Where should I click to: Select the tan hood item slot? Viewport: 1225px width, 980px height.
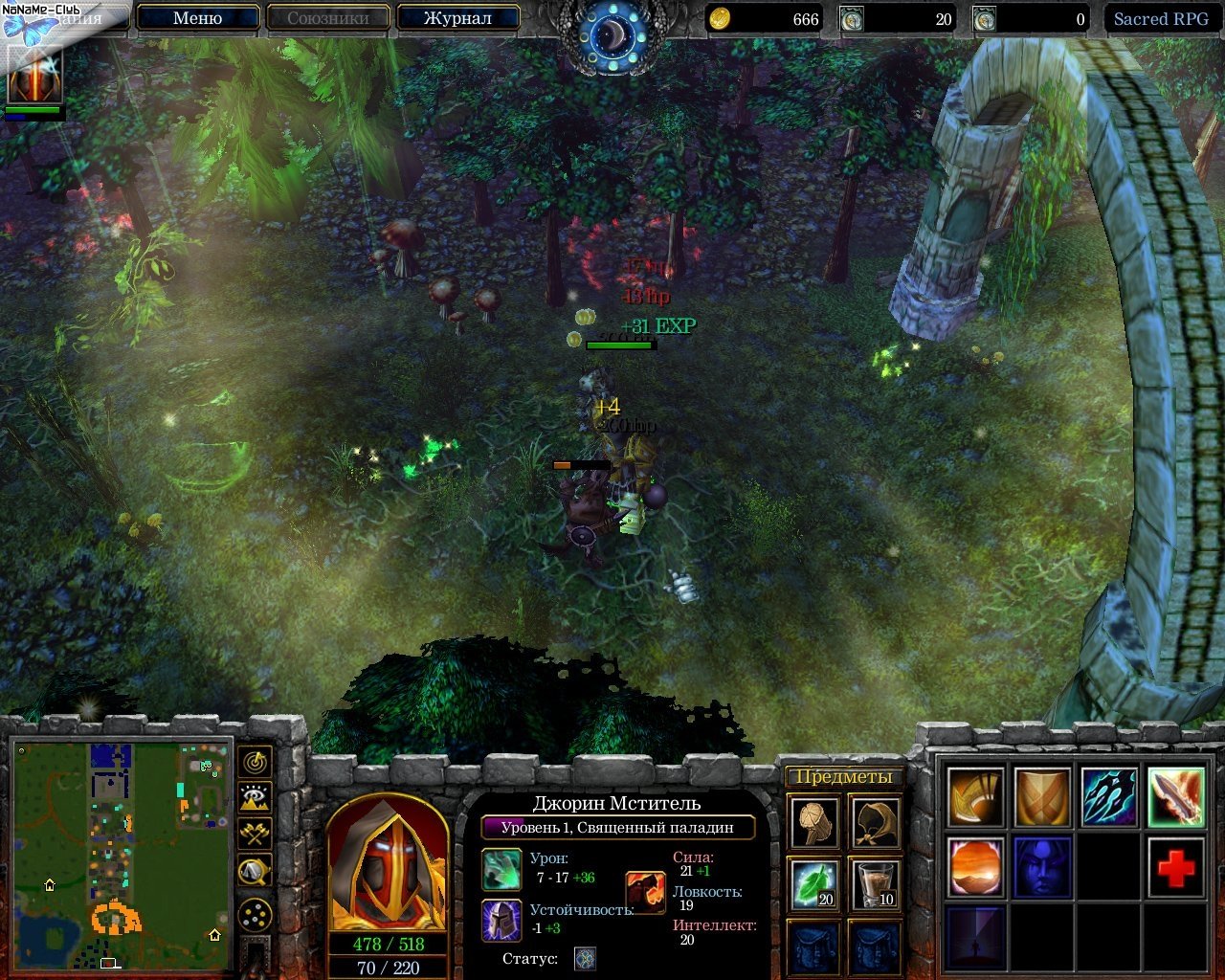click(x=875, y=821)
